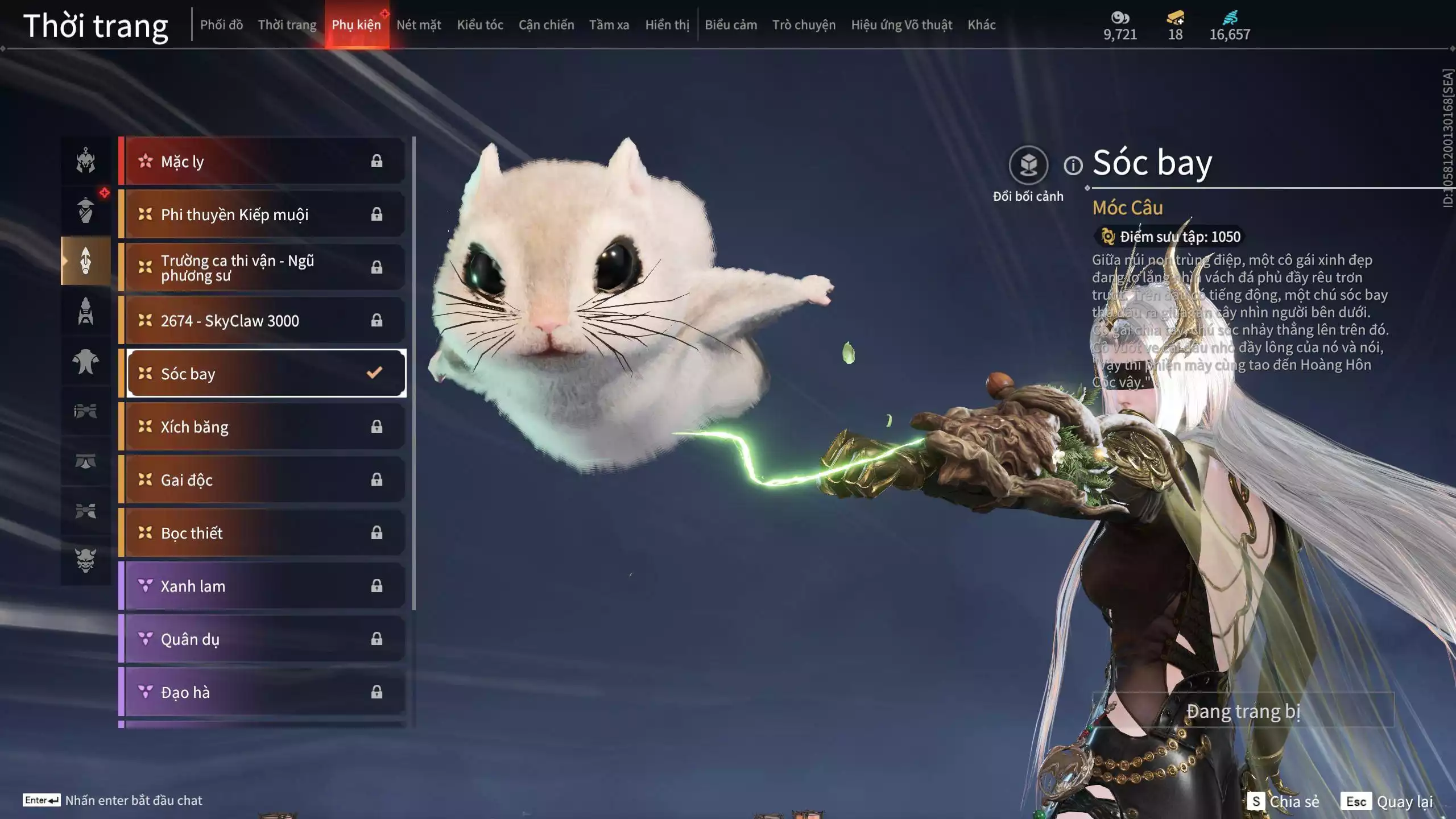Open the info icon beside Sóc bay
Image resolution: width=1456 pixels, height=819 pixels.
click(1073, 166)
